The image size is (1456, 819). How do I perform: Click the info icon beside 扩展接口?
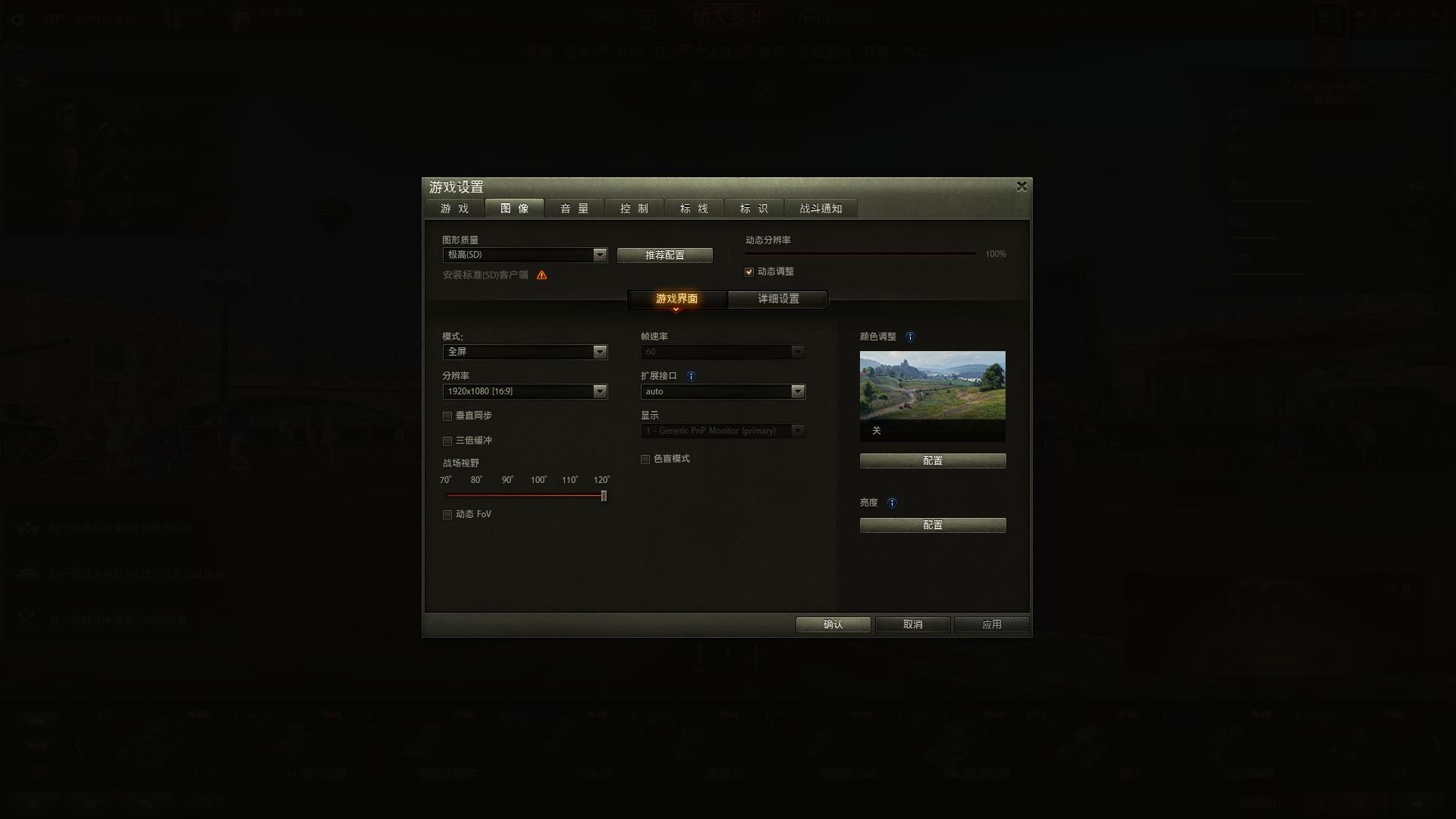tap(691, 375)
